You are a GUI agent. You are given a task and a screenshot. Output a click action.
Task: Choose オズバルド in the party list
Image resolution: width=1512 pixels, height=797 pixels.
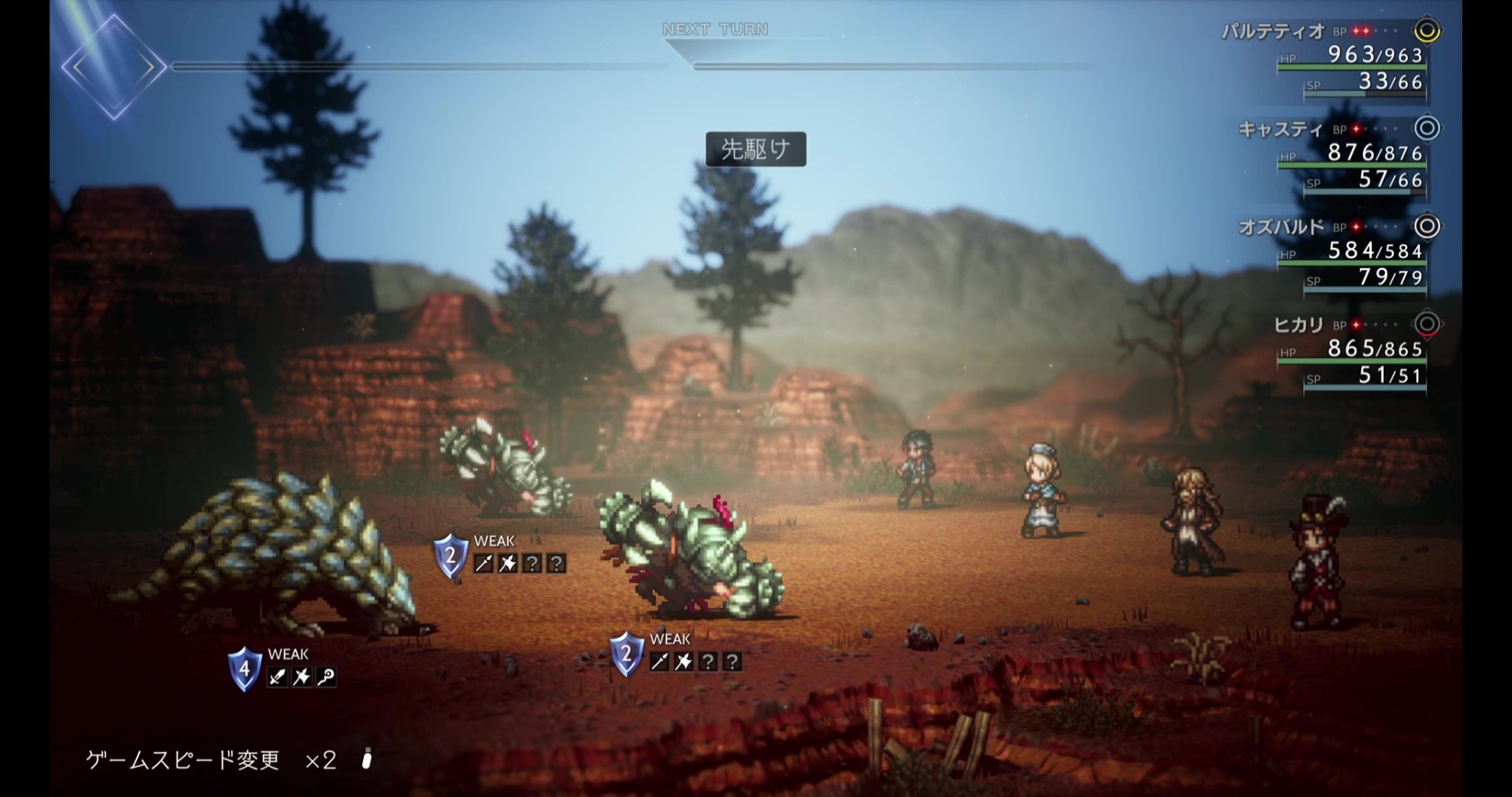[1281, 227]
